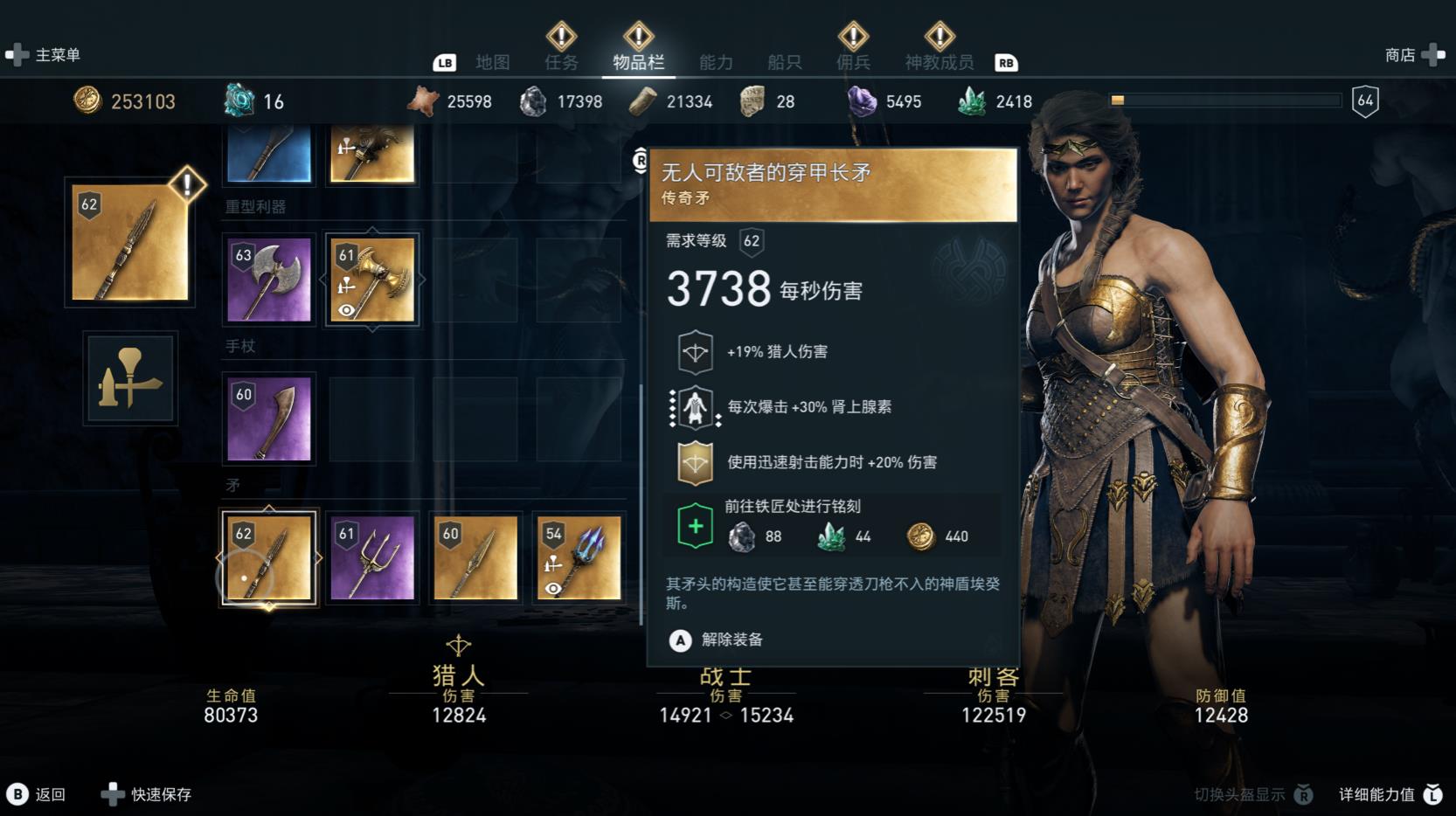Switch to the 佣兵 (Mercenaries) tab
This screenshot has width=1456, height=816.
853,62
